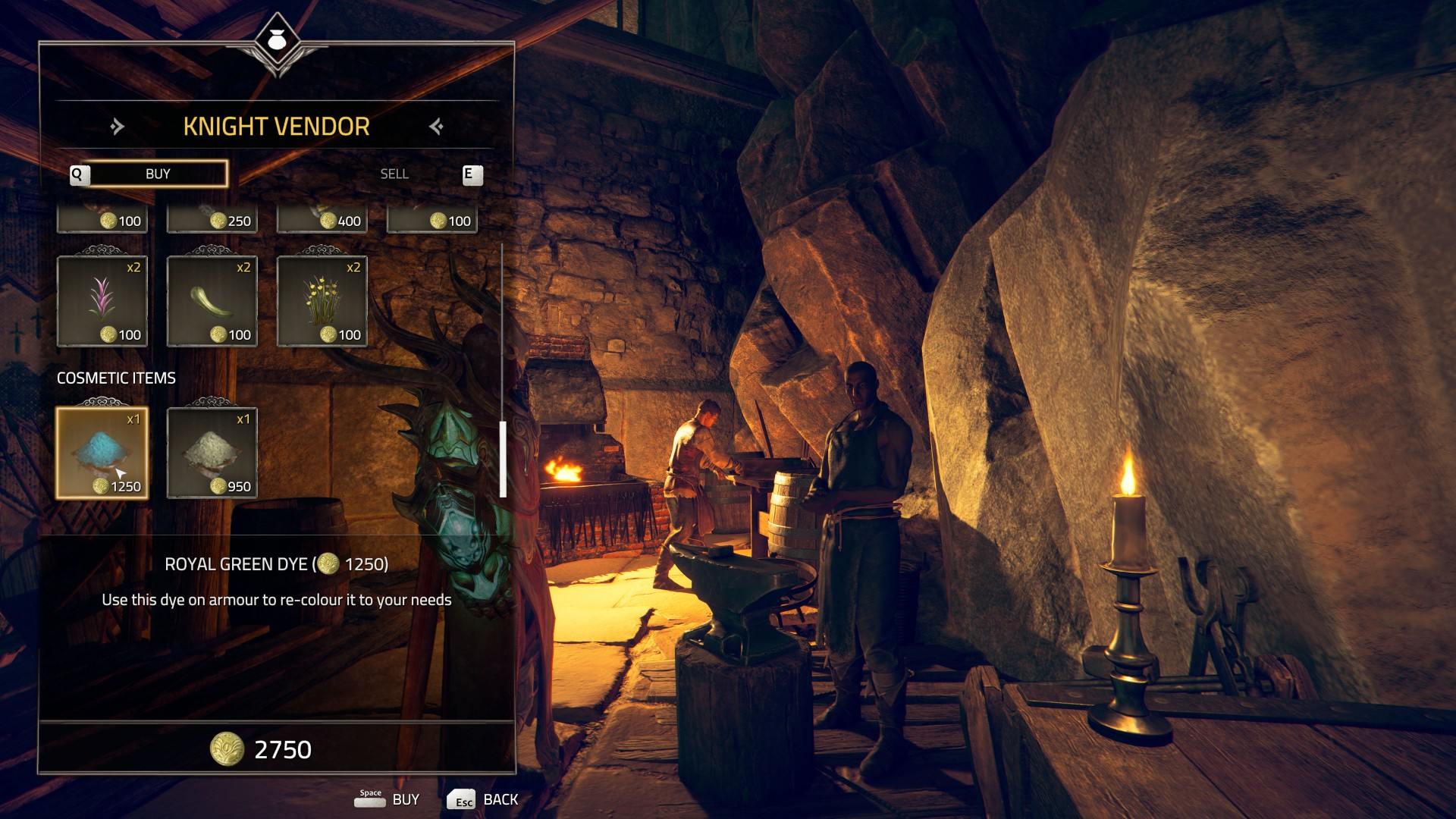Screen dimensions: 1456x819
Task: Switch to the Sell tab
Action: click(394, 174)
